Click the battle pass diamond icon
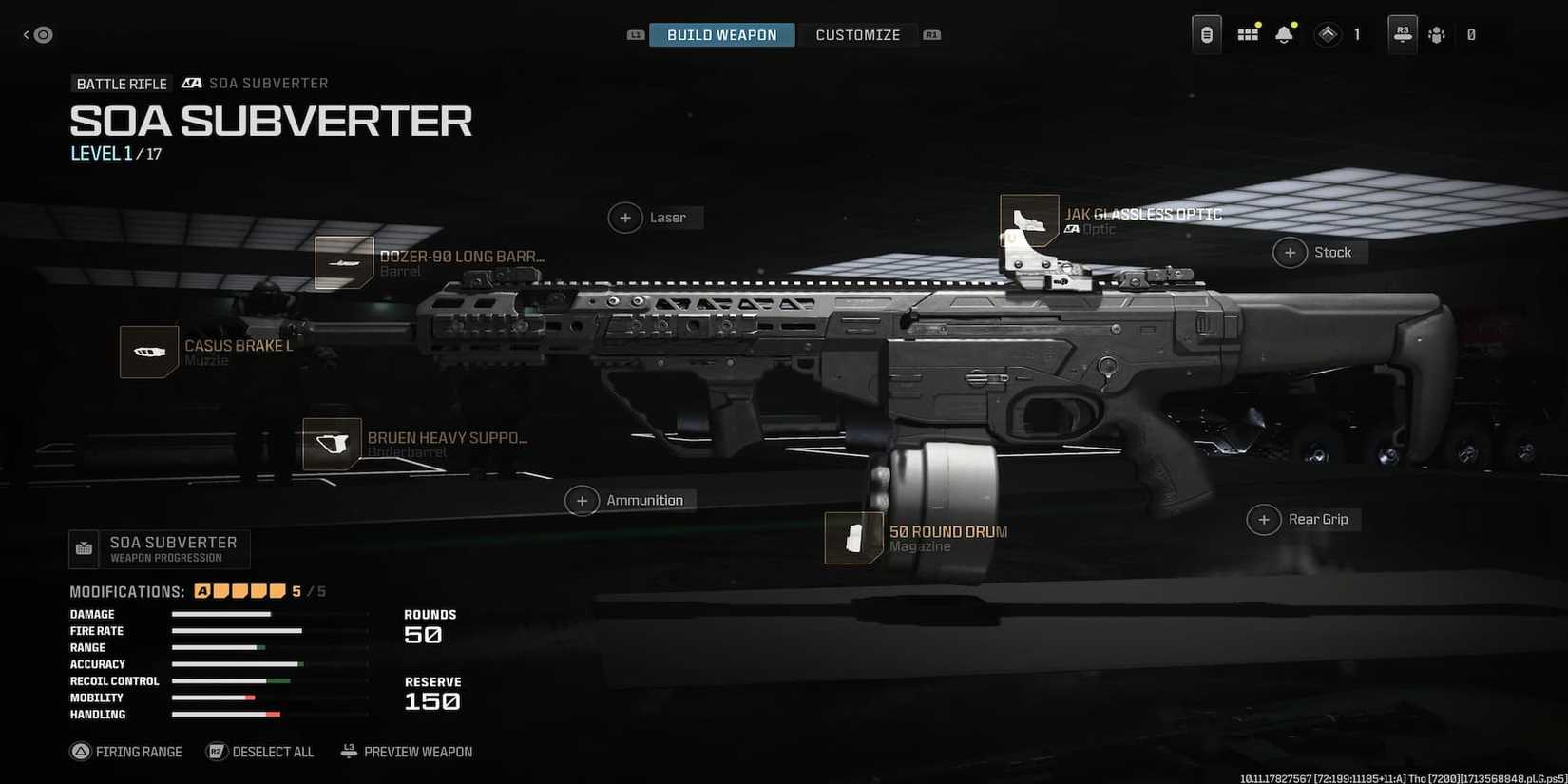 pos(1327,33)
